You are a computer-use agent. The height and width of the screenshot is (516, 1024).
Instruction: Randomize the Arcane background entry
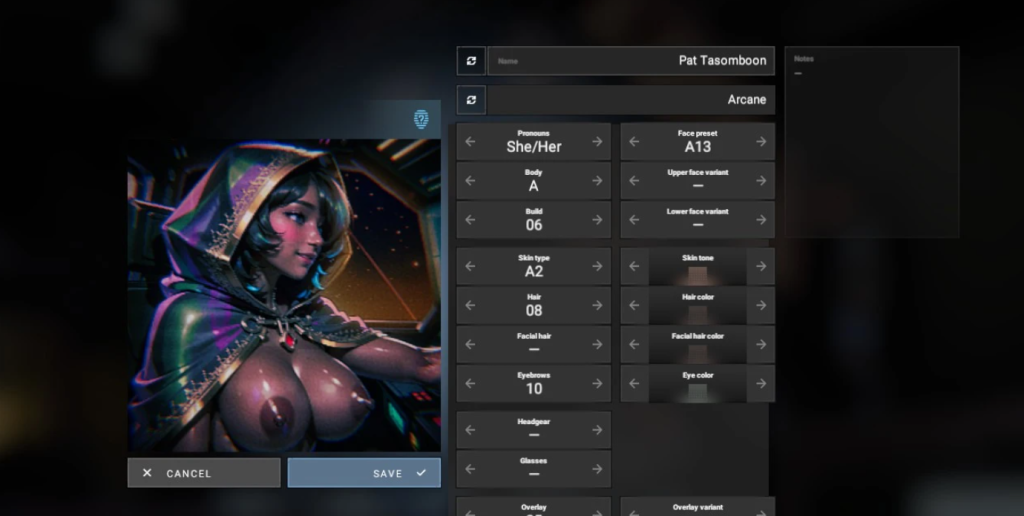tap(471, 100)
